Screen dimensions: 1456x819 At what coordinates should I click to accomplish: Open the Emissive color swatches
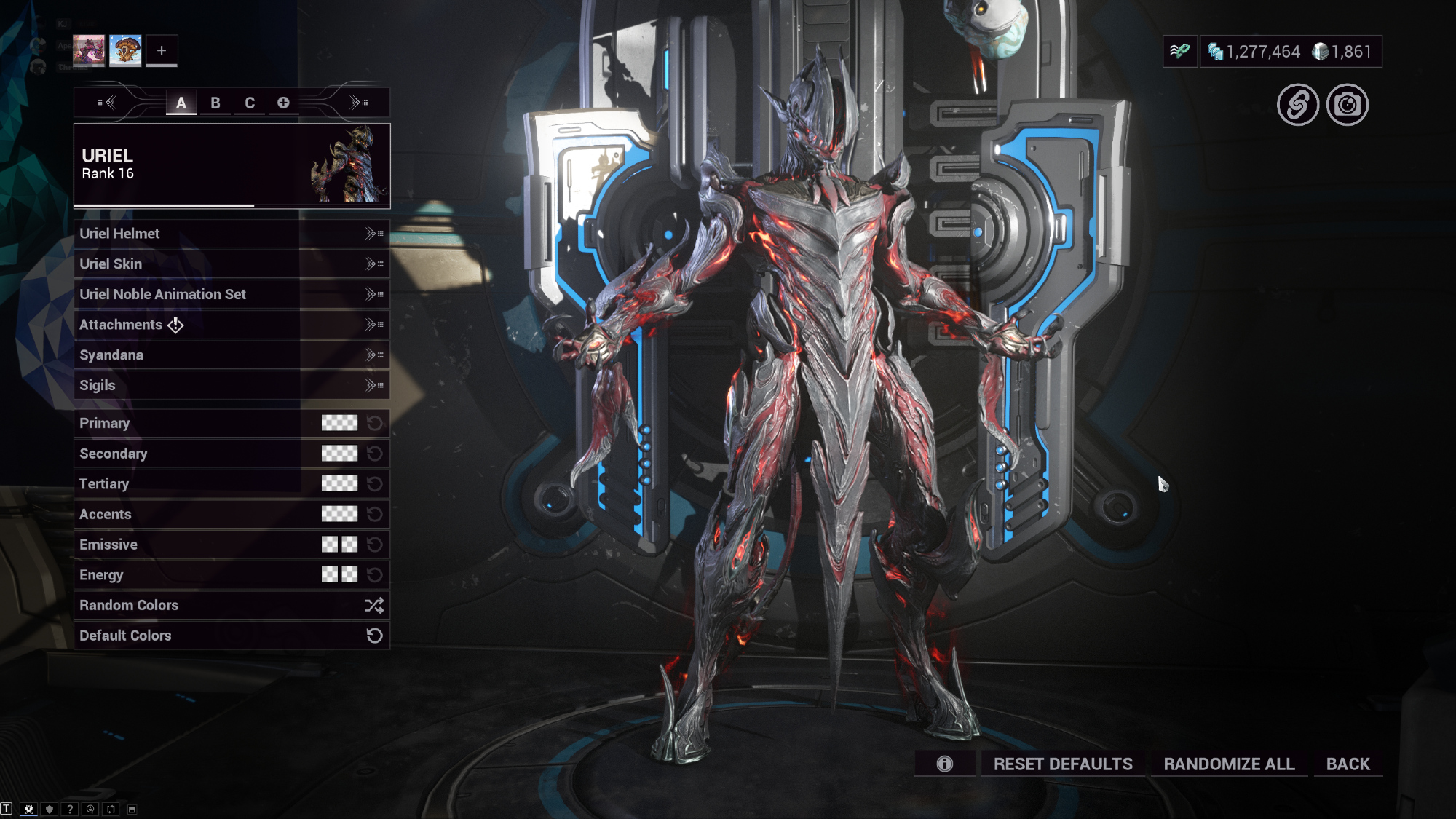point(339,545)
